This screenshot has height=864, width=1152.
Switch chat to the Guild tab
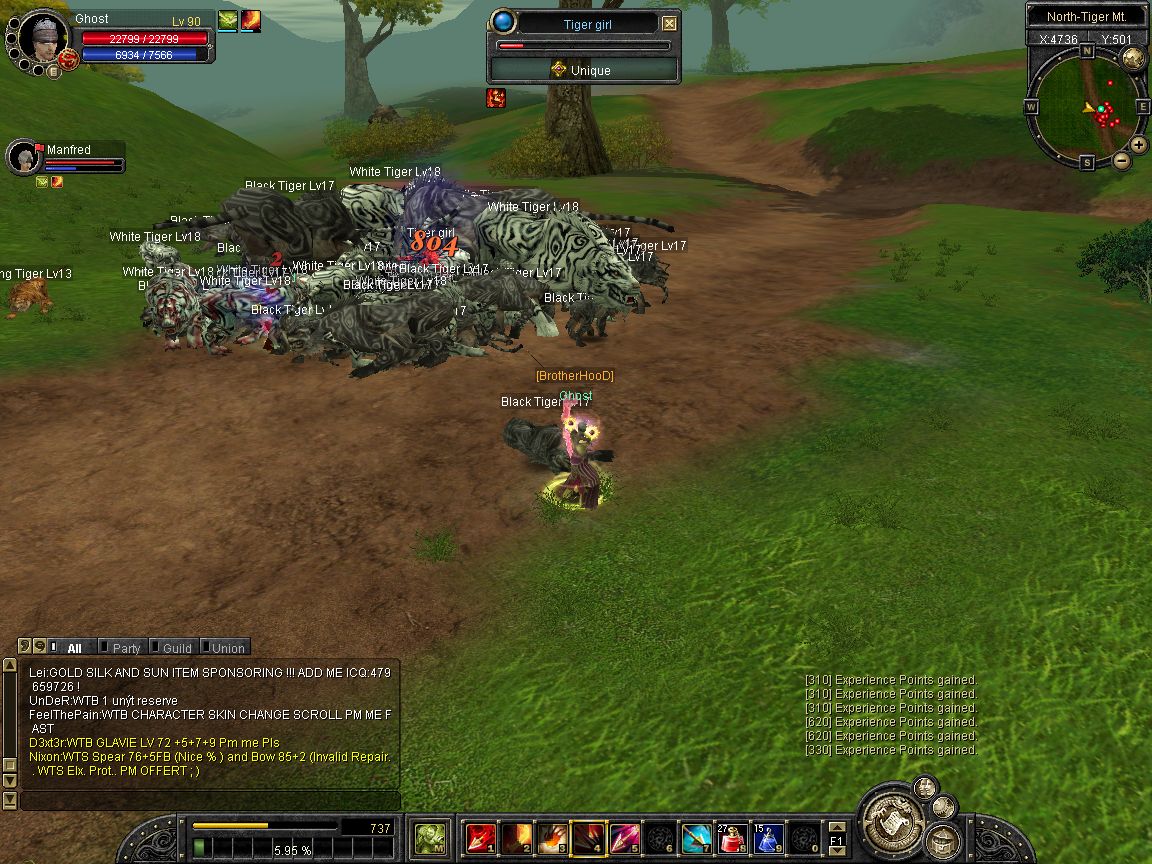[x=177, y=648]
